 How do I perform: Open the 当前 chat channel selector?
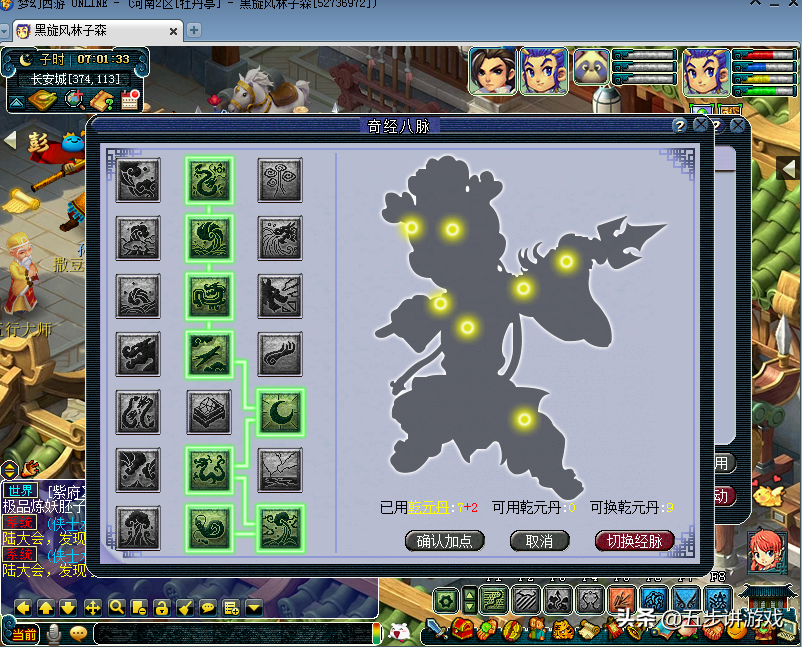point(22,634)
